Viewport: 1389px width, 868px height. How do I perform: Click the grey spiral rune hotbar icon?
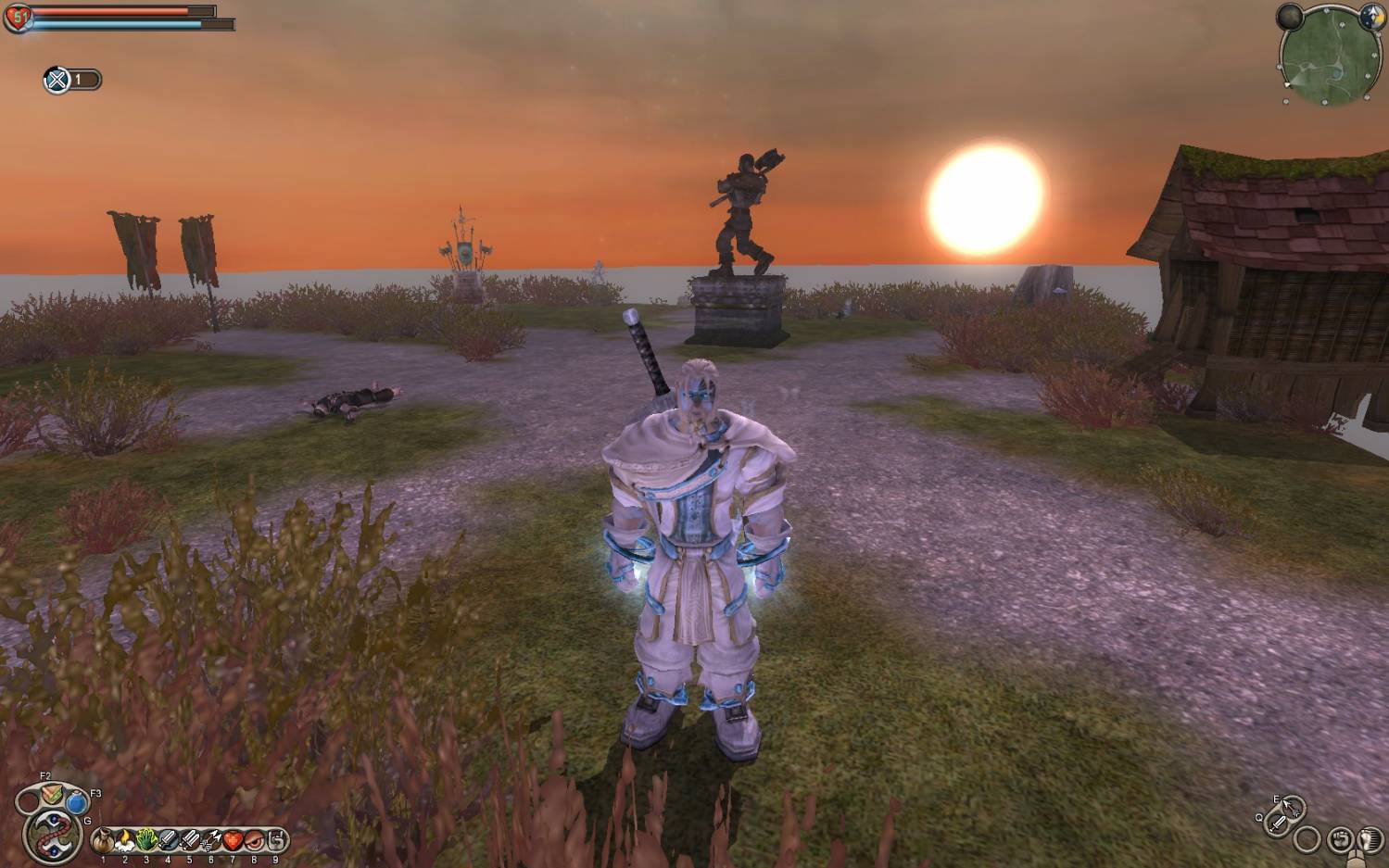[275, 841]
